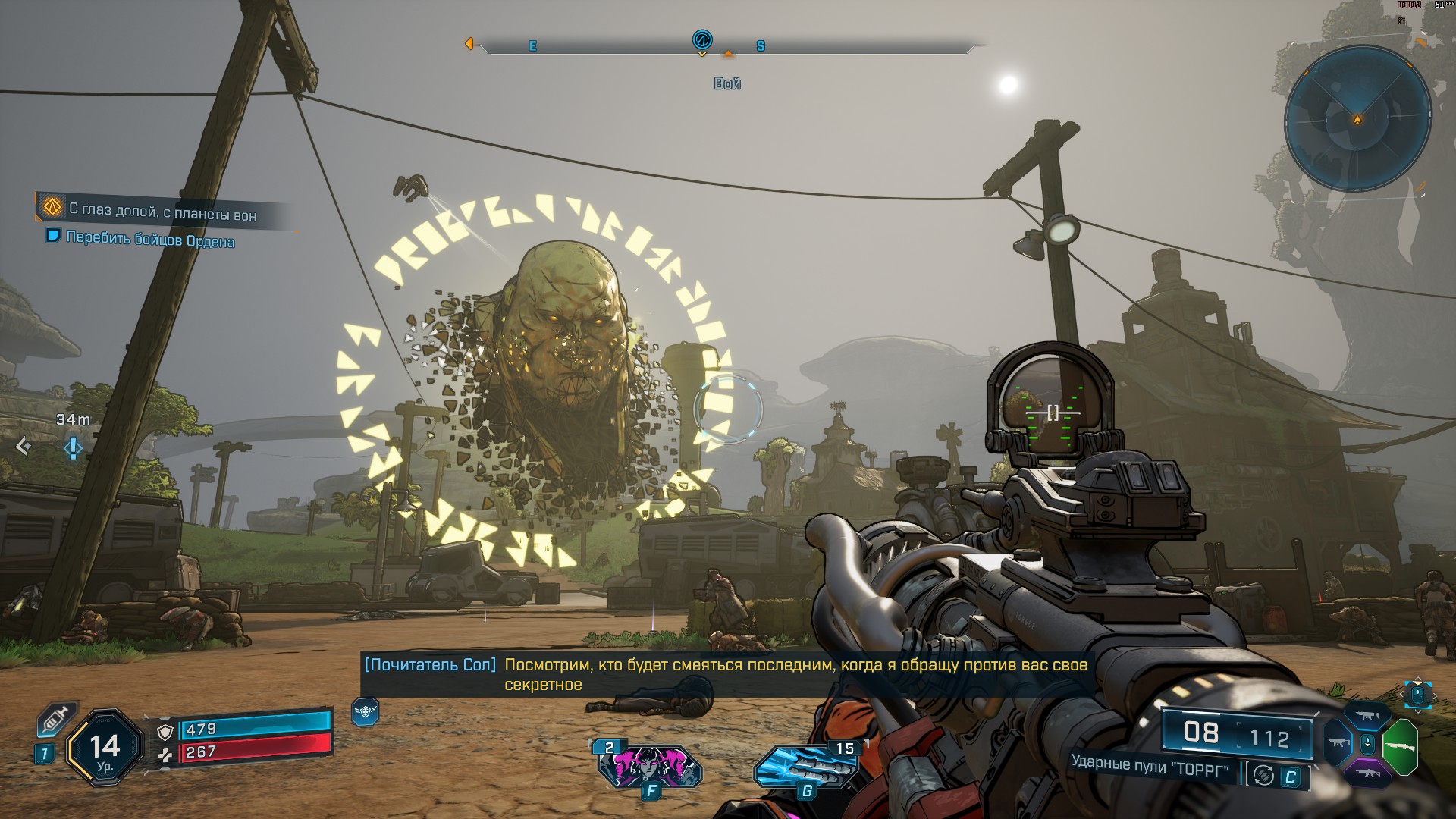Toggle the ammo-swap alternate fire mode icon
The width and height of the screenshot is (1456, 819).
tap(1264, 775)
